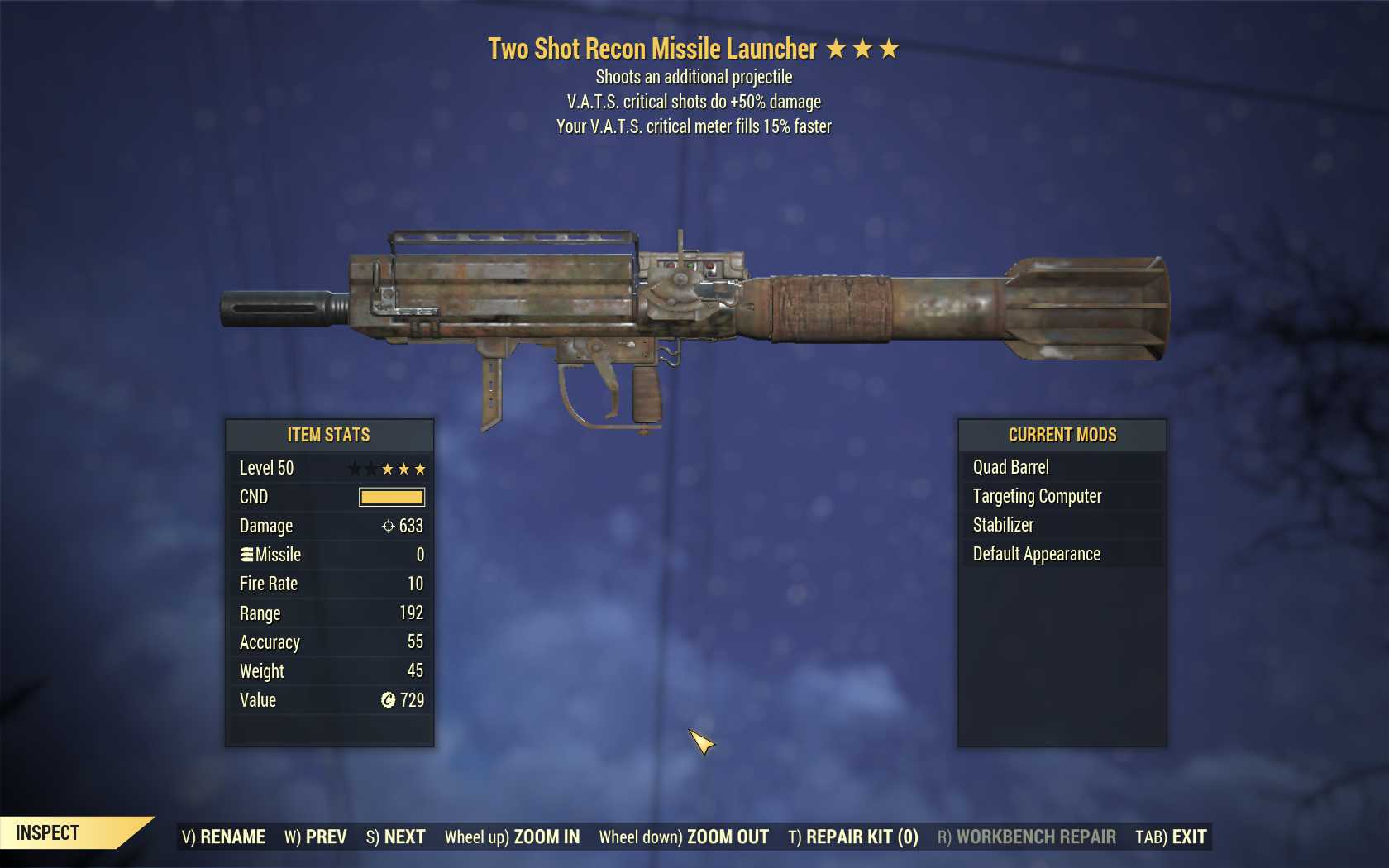Activate WORKBENCH REPAIR option
Image resolution: width=1389 pixels, height=868 pixels.
click(x=1035, y=836)
